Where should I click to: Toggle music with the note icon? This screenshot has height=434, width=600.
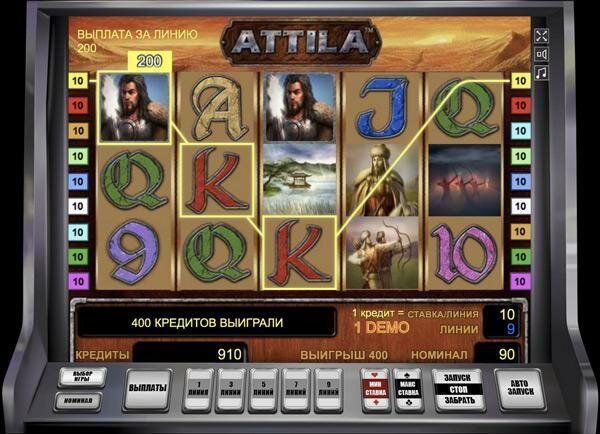coord(543,73)
